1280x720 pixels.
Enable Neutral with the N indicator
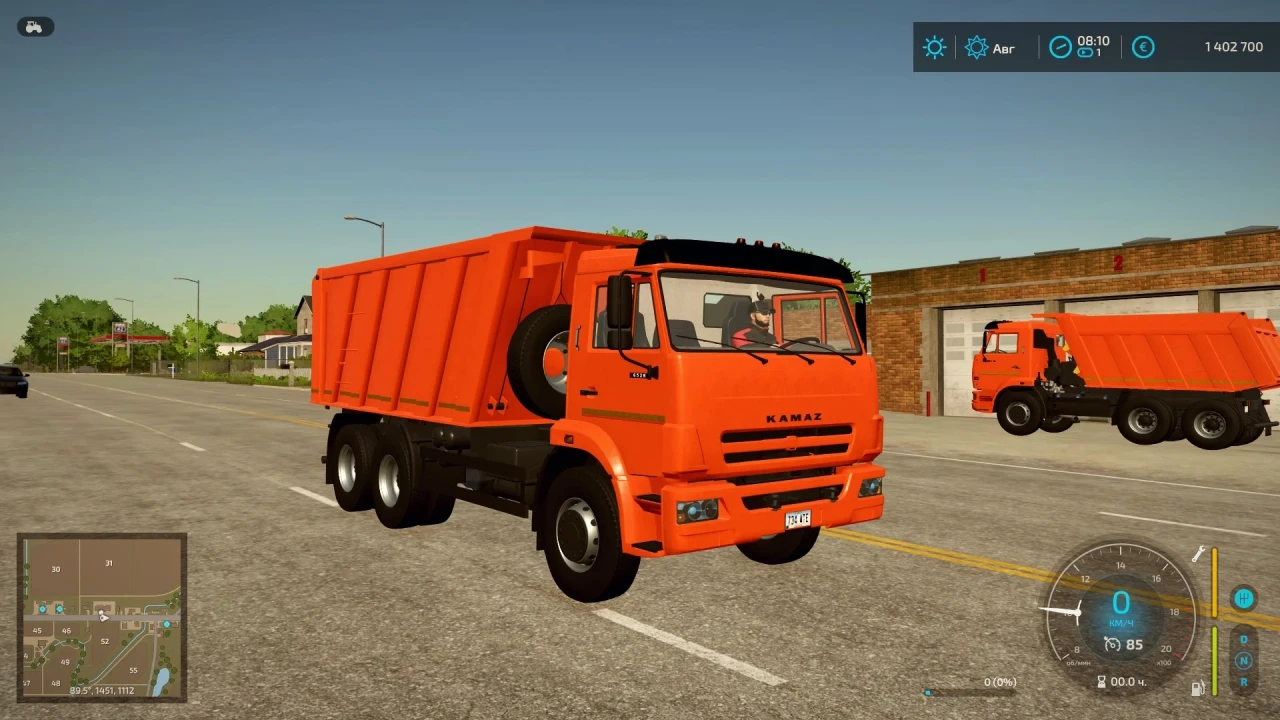1244,661
